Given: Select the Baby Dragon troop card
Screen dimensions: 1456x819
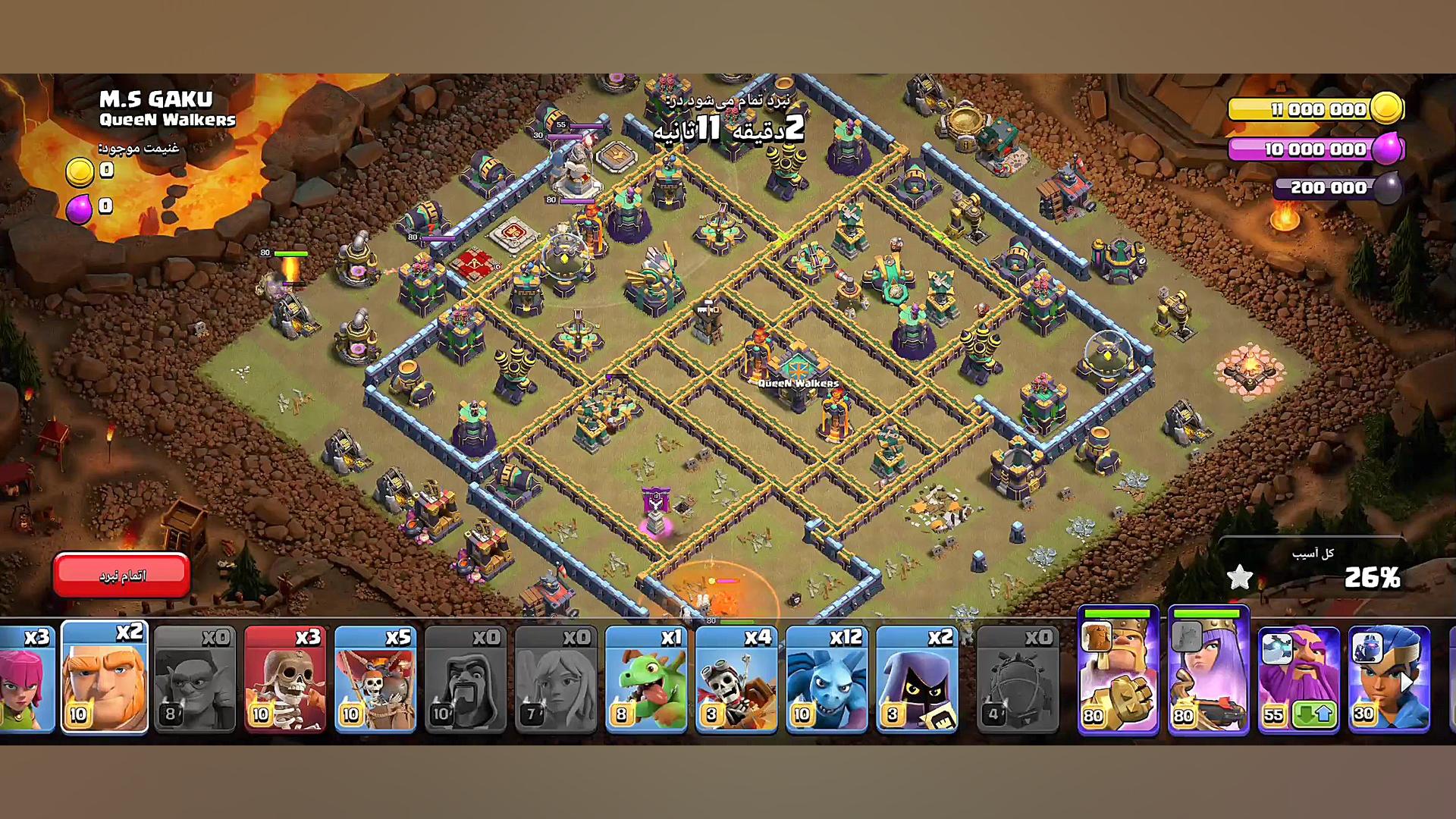Looking at the screenshot, I should point(647,679).
